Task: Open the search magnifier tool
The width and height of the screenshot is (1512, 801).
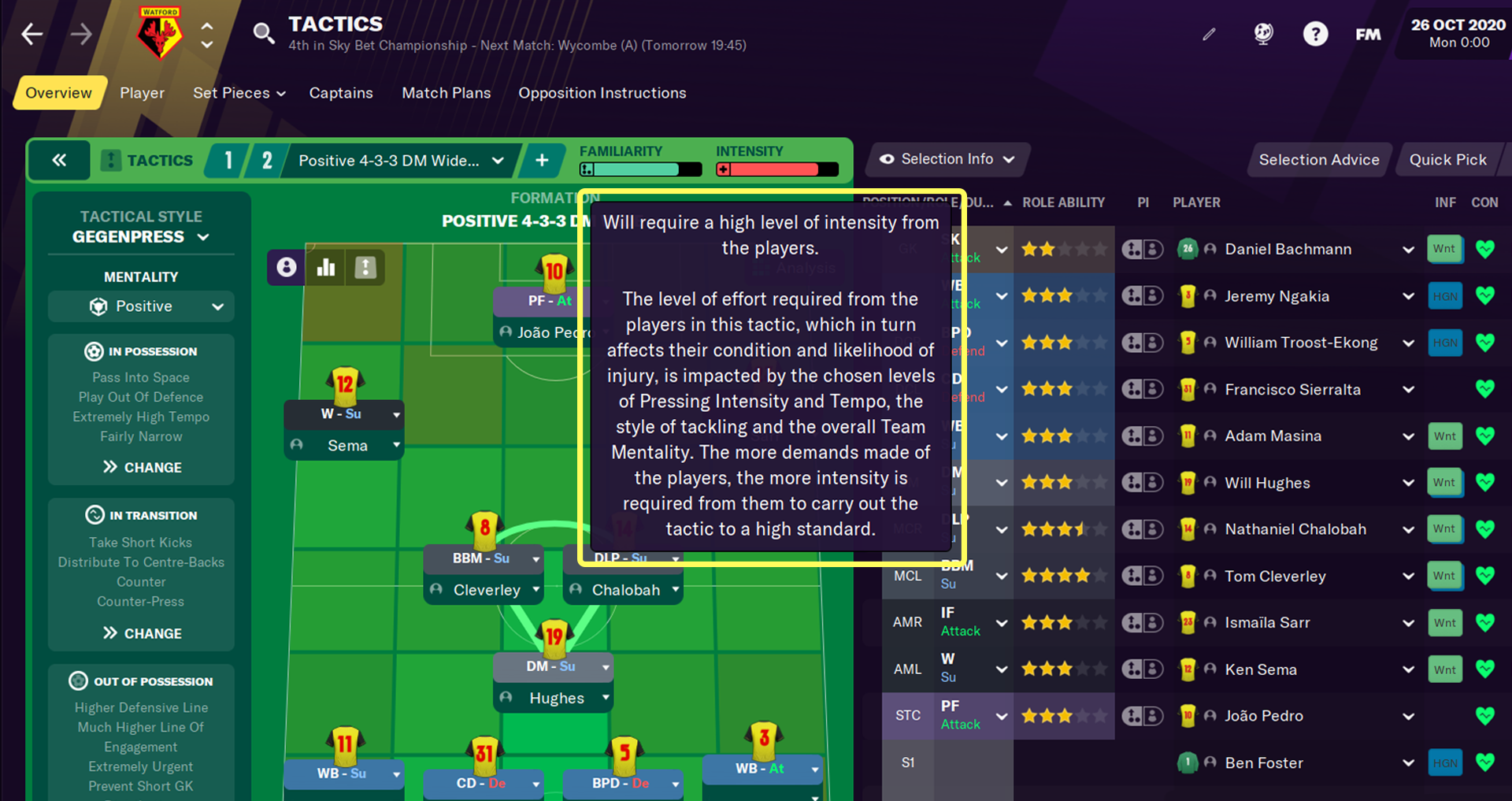Action: [264, 33]
